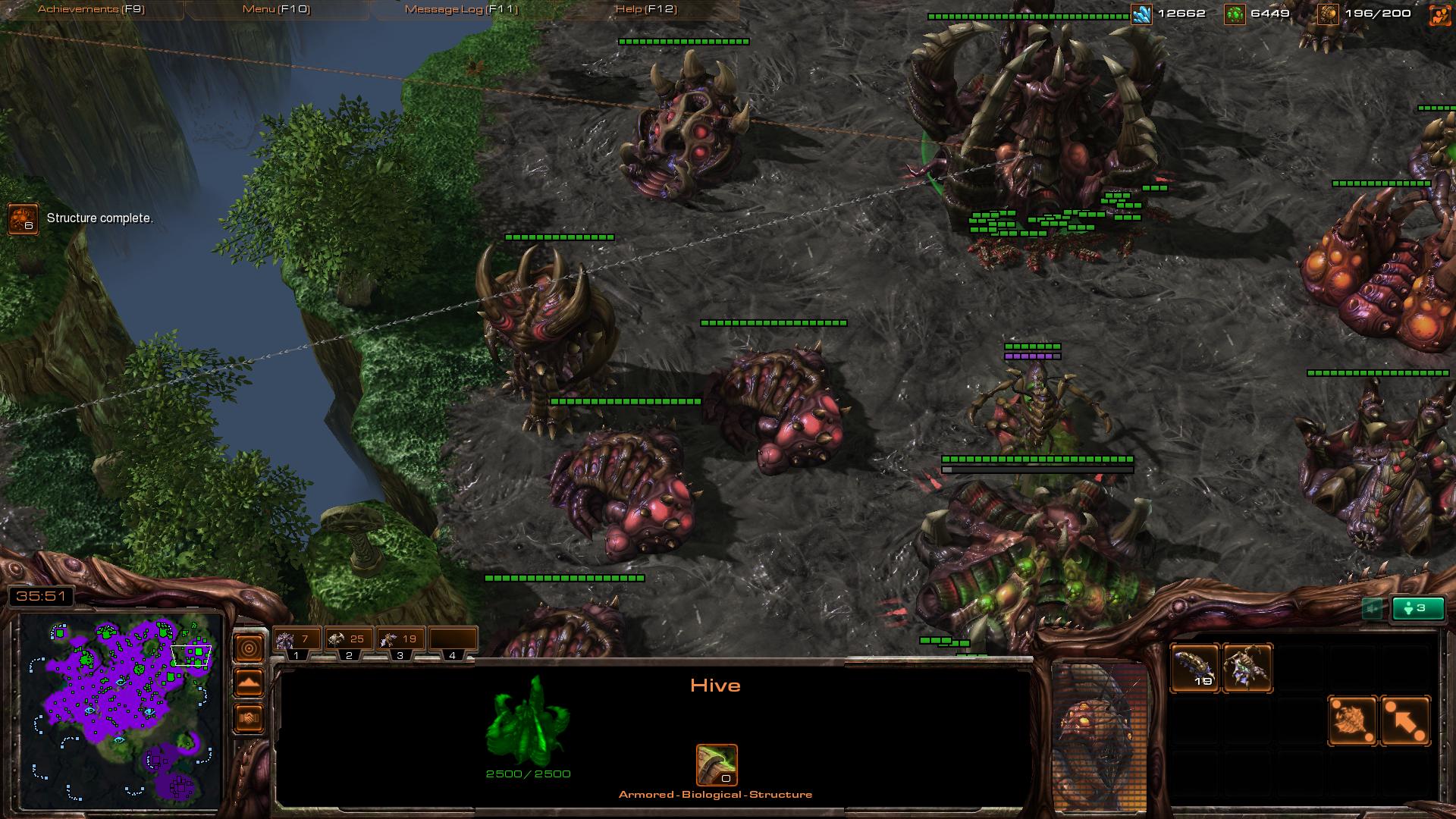Show the Message Log
Screen dimensions: 1456x819
click(461, 9)
